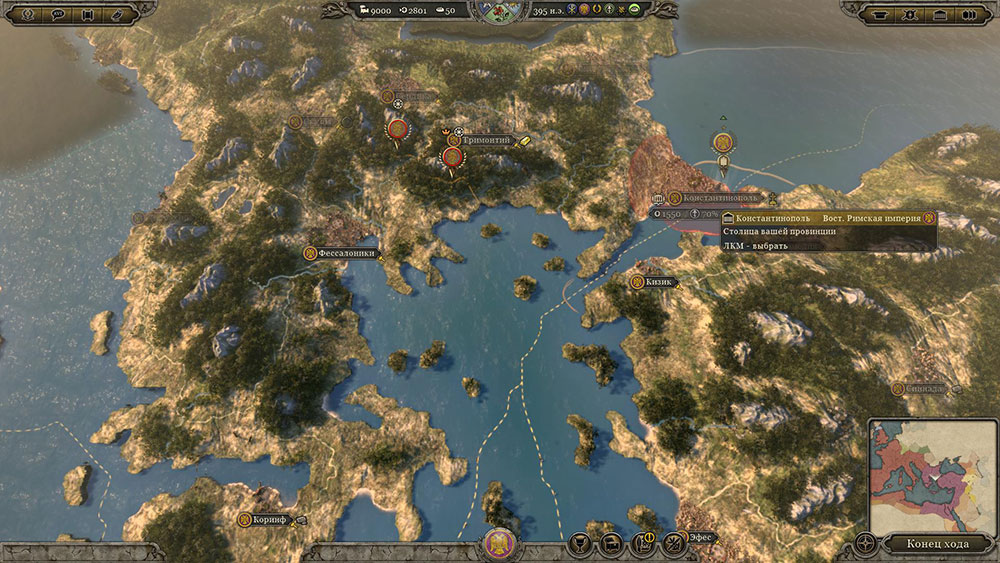Click the Конец хода end turn button

click(x=937, y=543)
